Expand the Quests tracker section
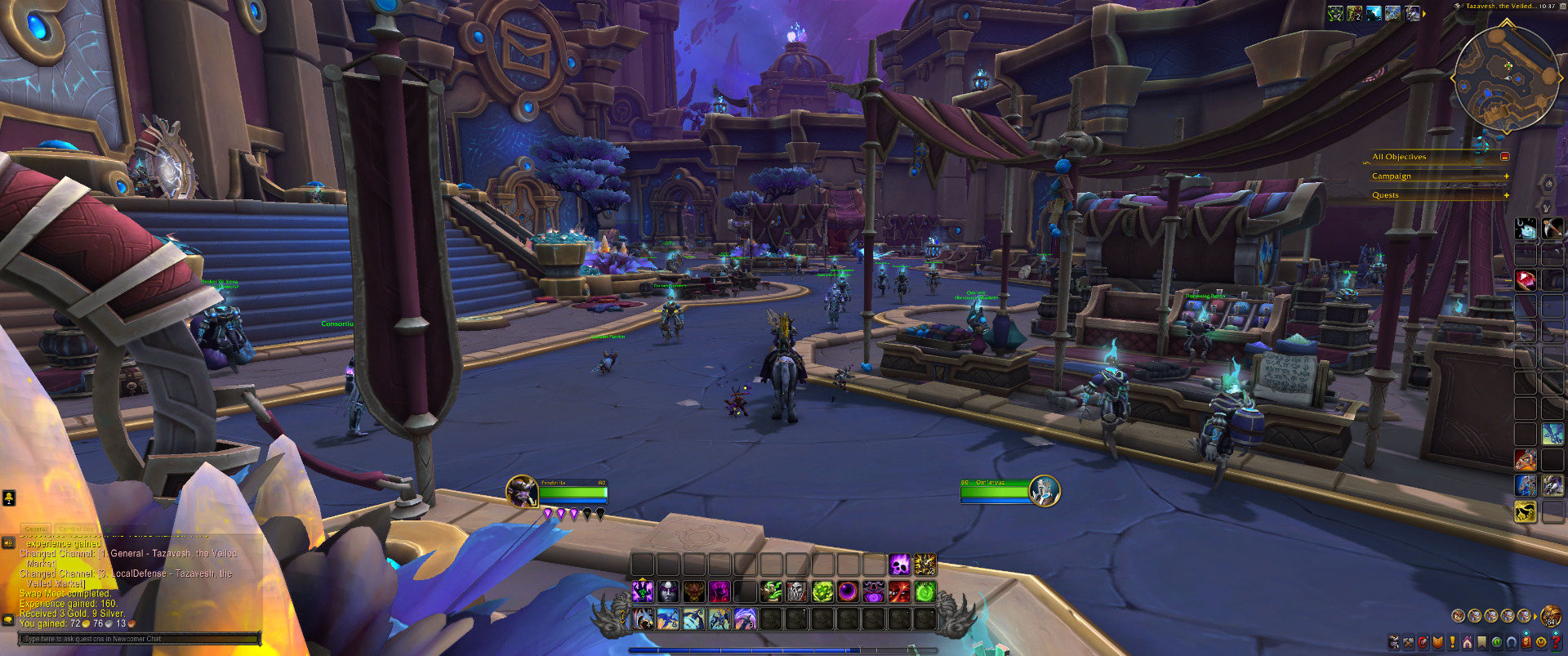The height and width of the screenshot is (656, 1568). 1506,195
